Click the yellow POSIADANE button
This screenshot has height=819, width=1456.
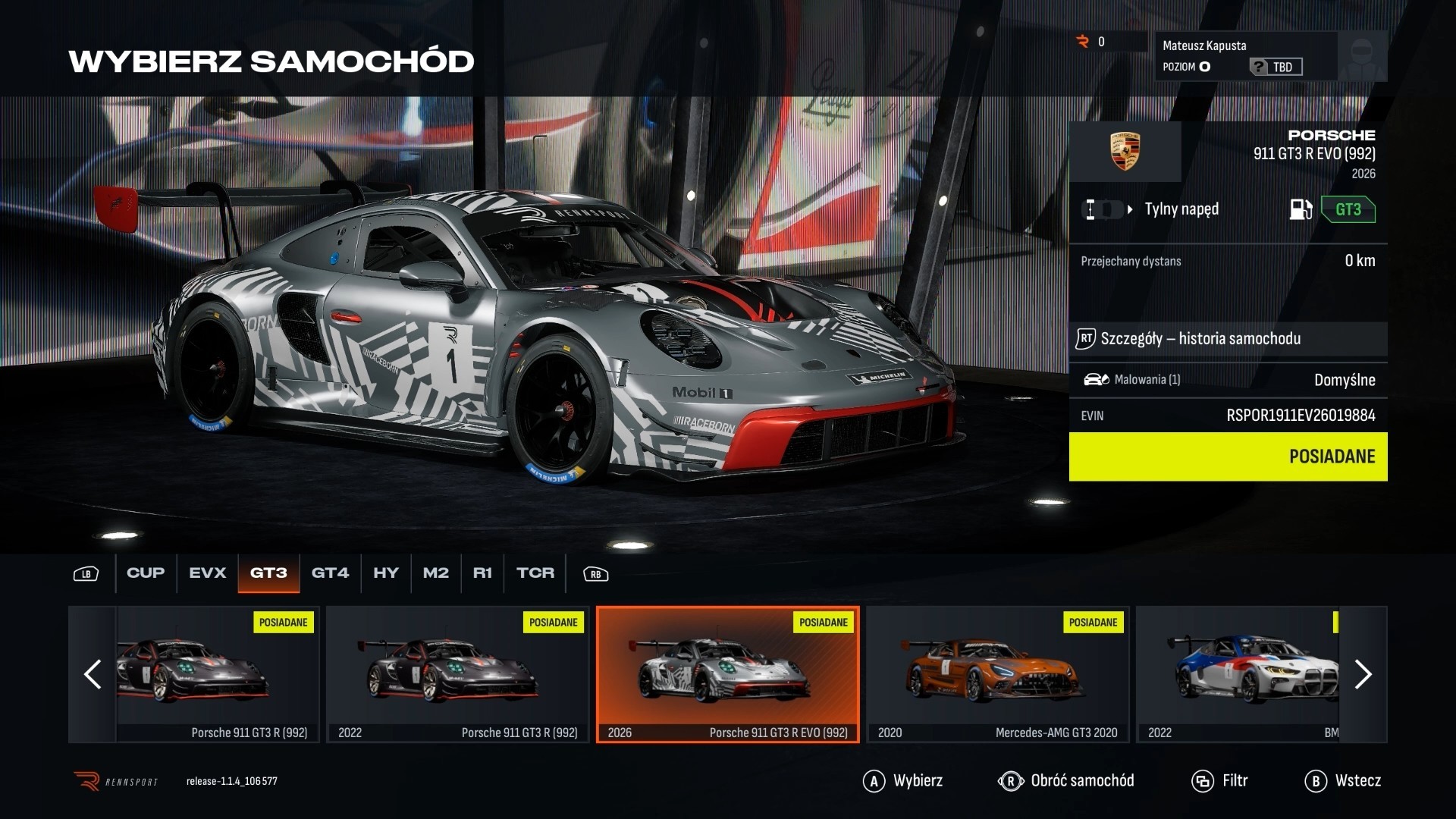[1228, 457]
